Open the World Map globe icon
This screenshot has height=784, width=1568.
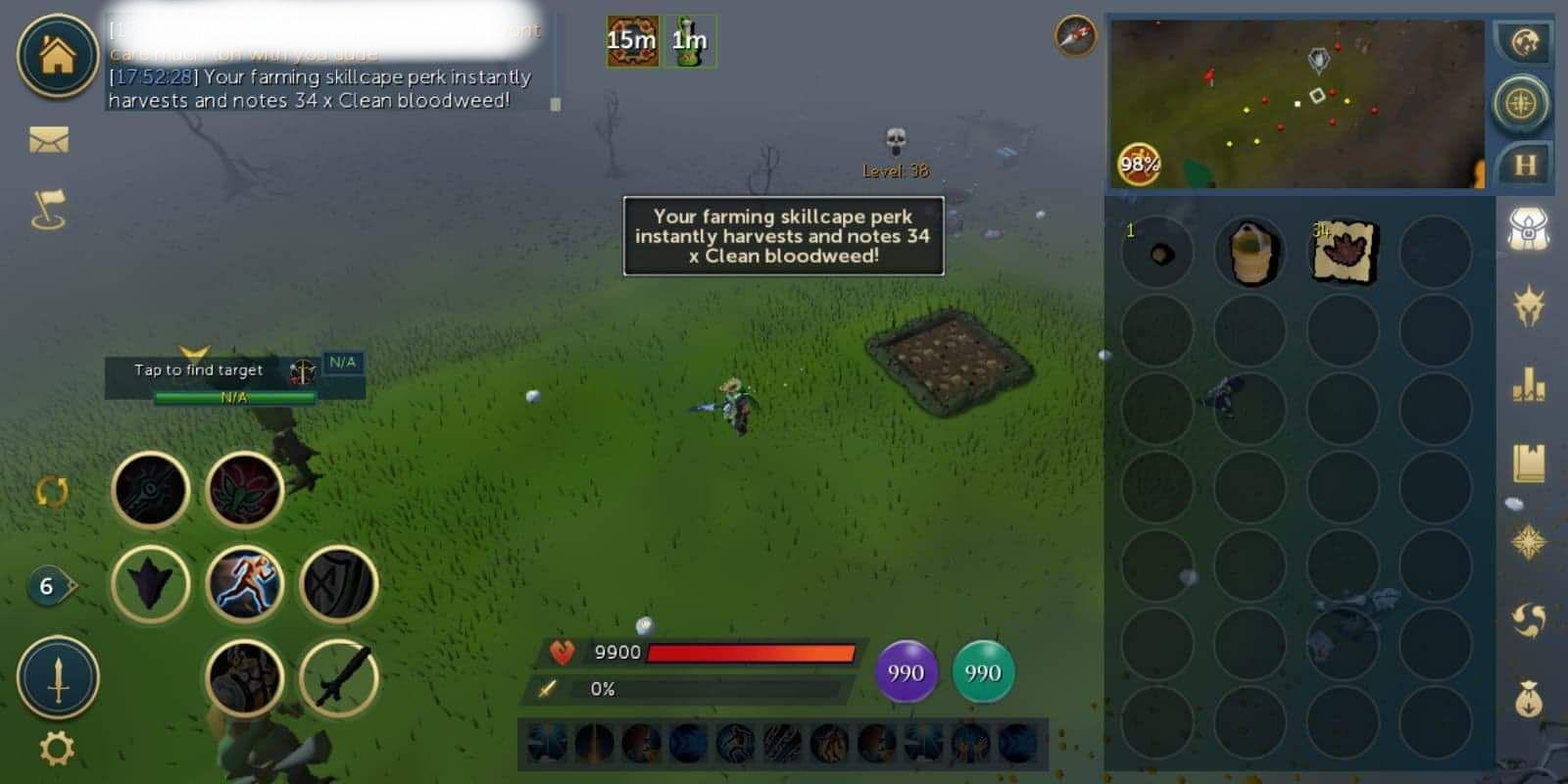click(1525, 44)
